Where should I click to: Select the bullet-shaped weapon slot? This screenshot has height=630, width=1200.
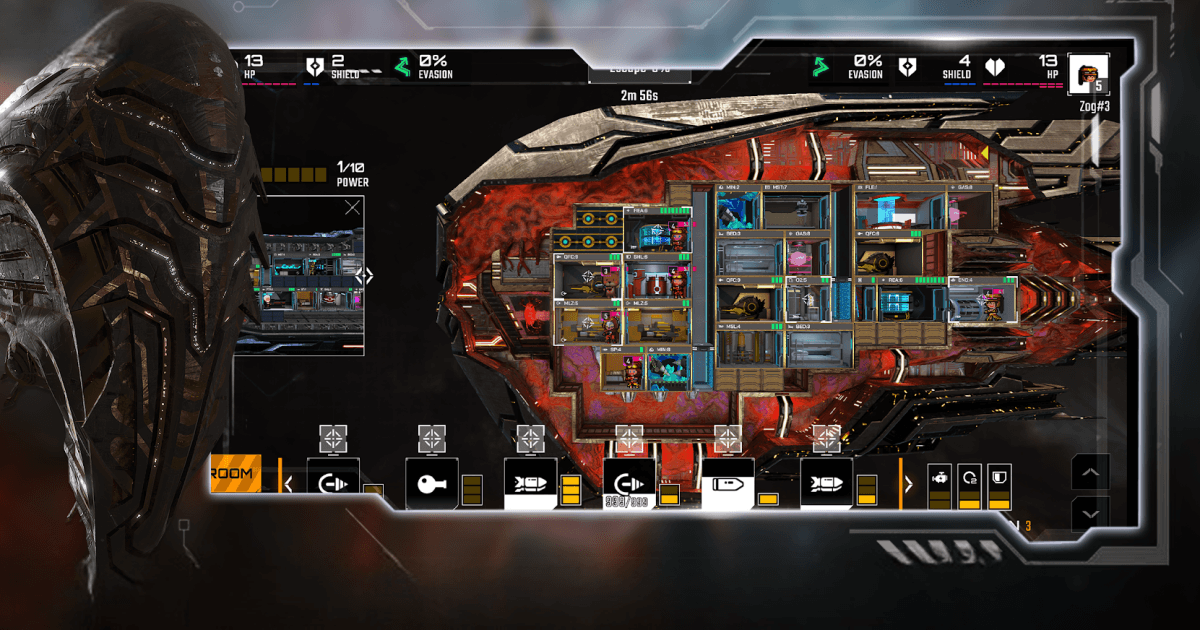[728, 484]
